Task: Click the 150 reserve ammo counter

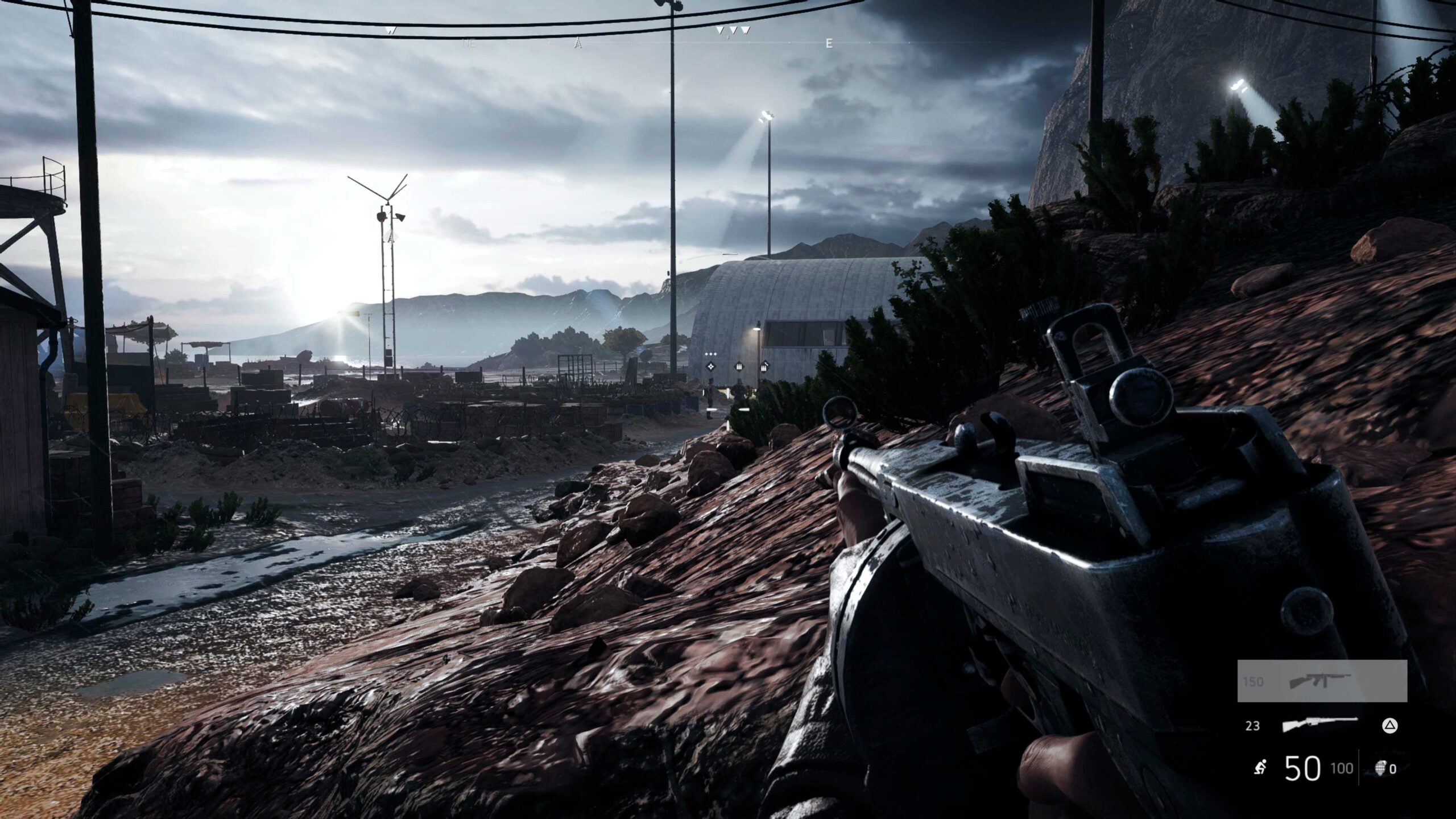Action: pos(1253,682)
